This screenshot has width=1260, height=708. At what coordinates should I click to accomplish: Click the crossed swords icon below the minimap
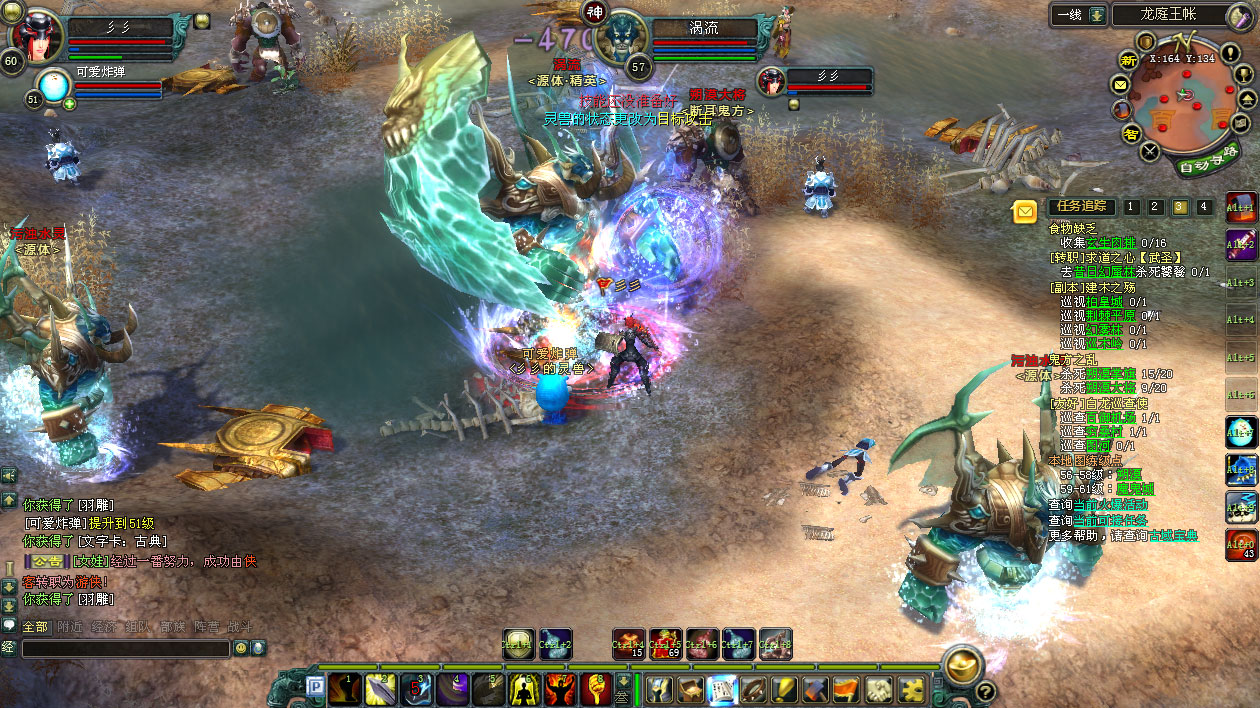click(x=1150, y=152)
